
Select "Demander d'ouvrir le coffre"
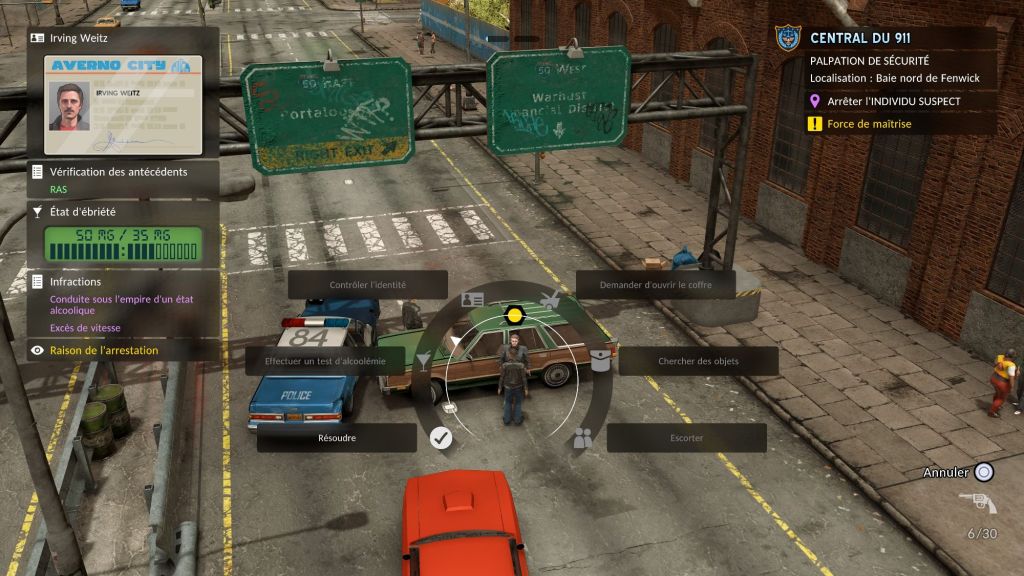[x=655, y=284]
